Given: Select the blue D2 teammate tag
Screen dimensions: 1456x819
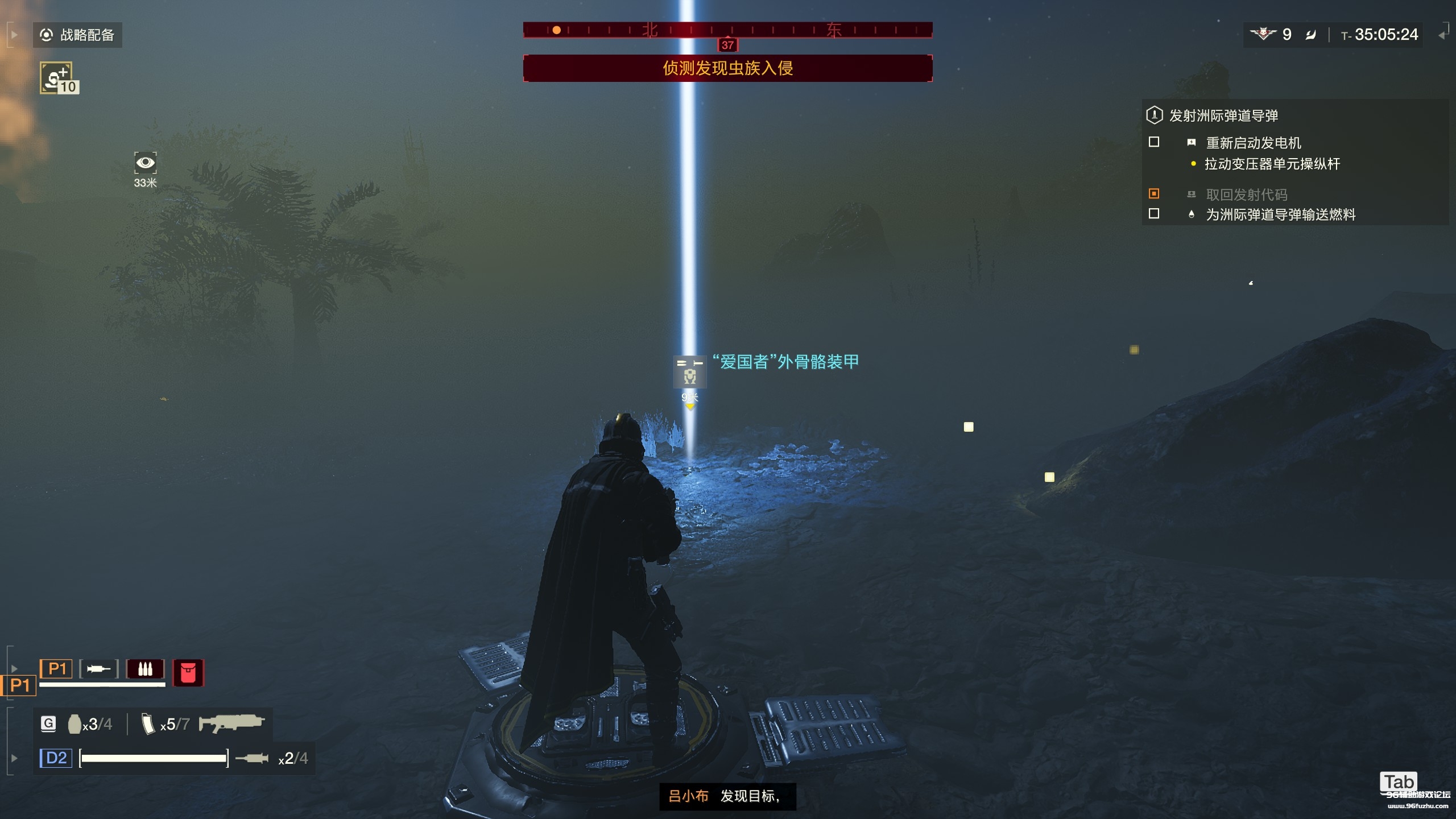Looking at the screenshot, I should coord(56,758).
